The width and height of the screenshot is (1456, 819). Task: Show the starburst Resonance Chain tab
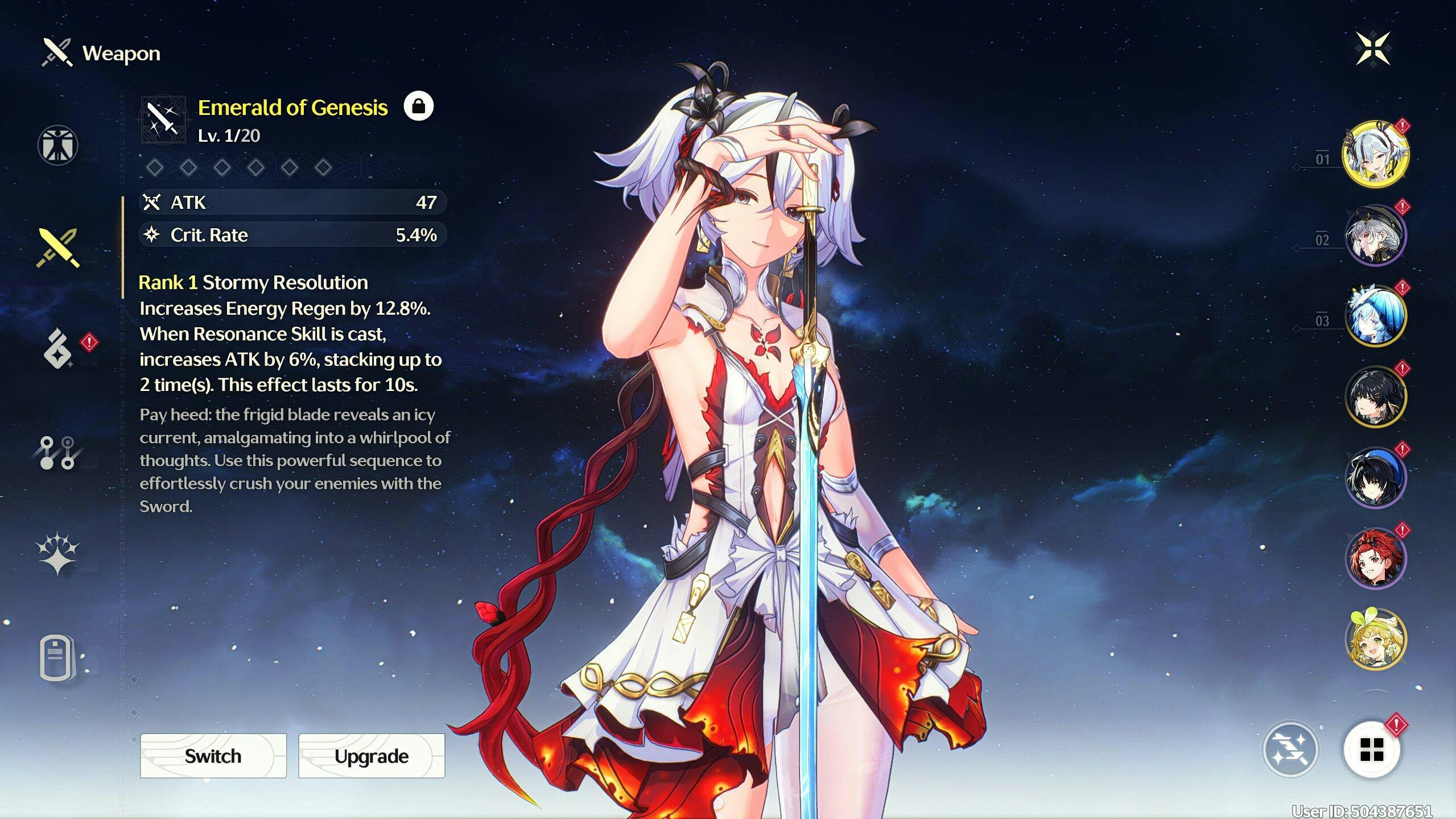pos(57,554)
